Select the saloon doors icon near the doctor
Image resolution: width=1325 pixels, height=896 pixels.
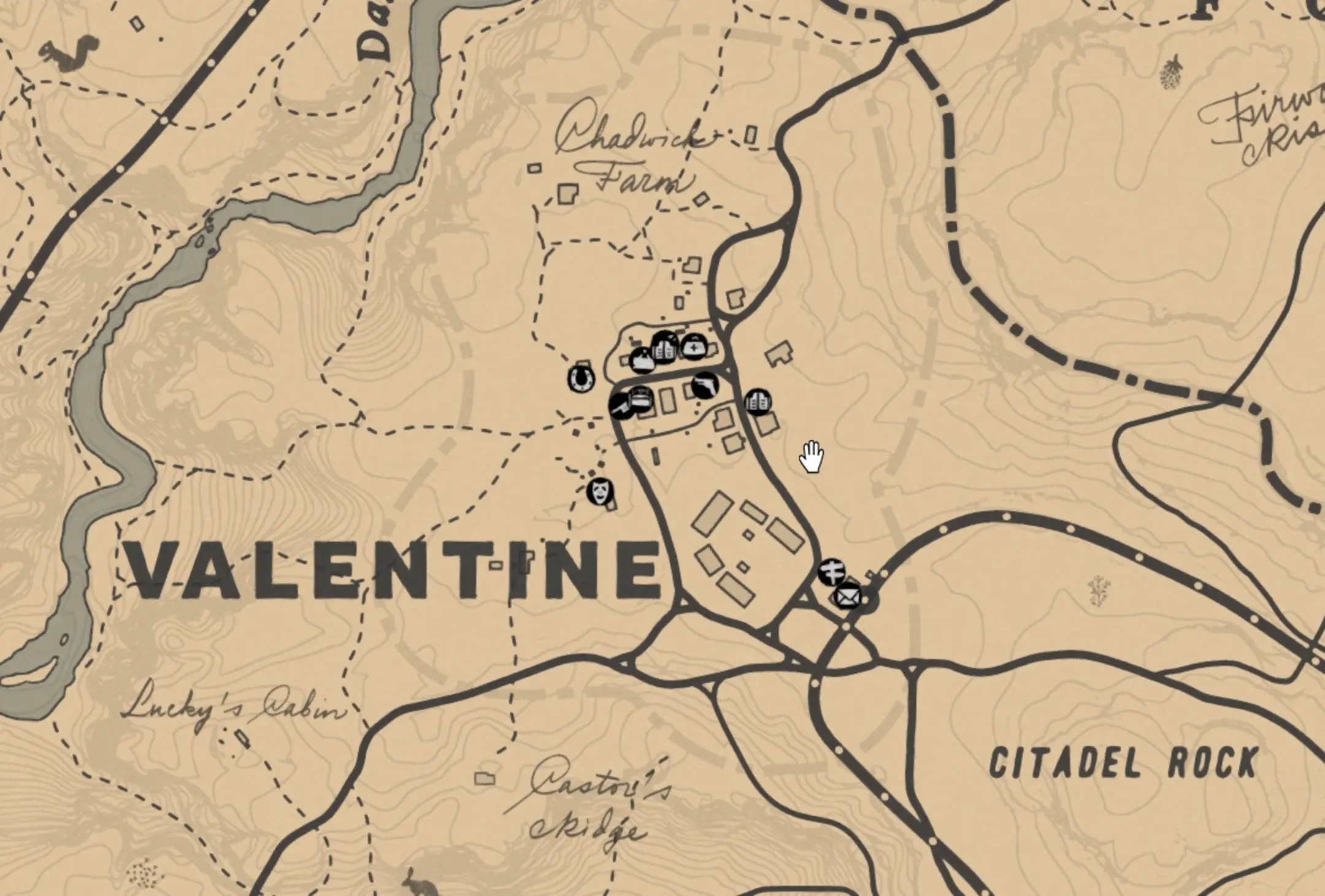point(665,348)
